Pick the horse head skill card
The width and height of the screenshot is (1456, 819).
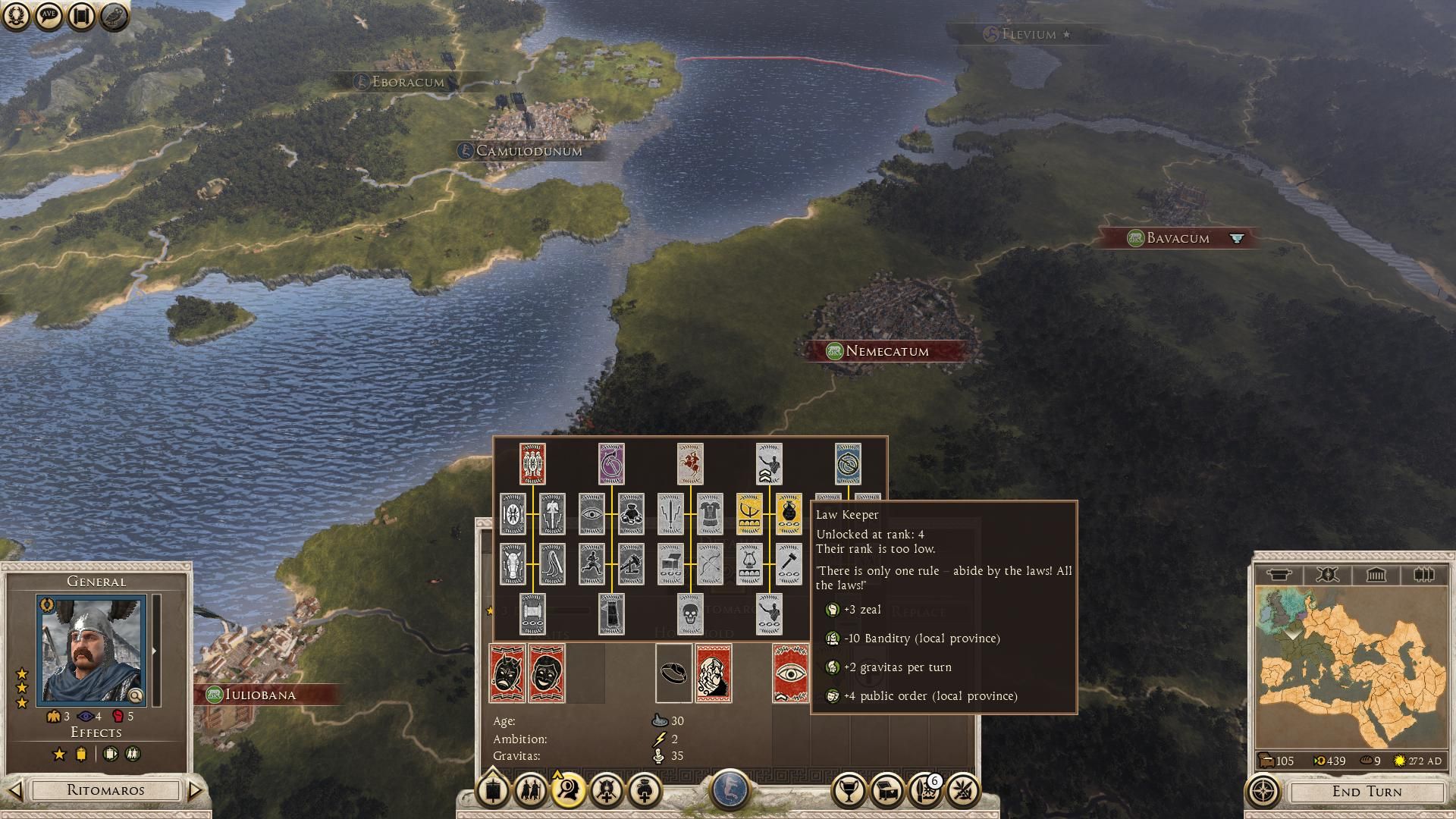pyautogui.click(x=513, y=563)
